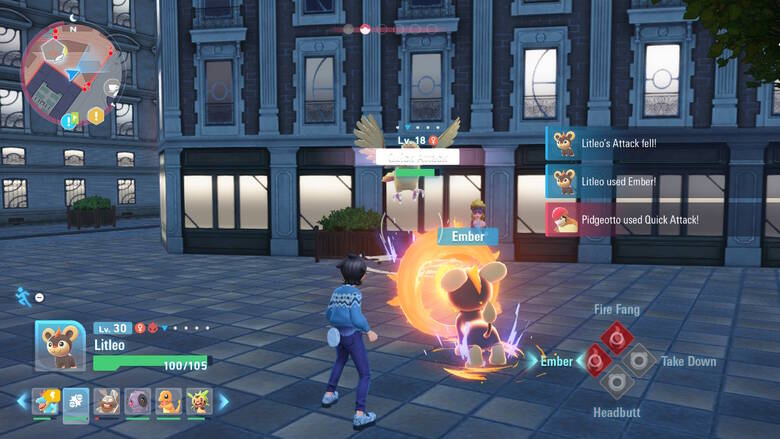Select the Bunnelby party slot
Viewport: 780px width, 439px height.
[107, 402]
